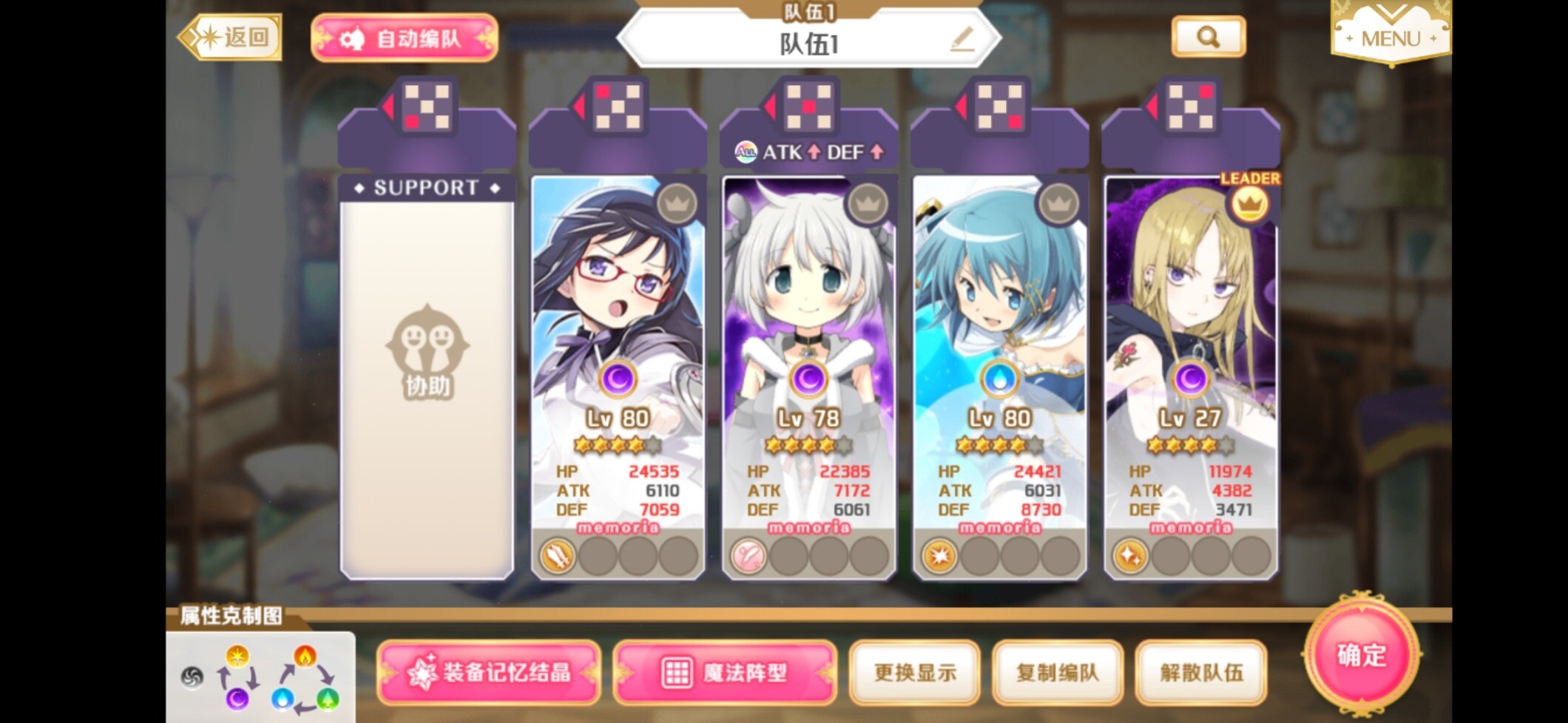
Task: Select the empty SUPPORT 协助 slot
Action: pyautogui.click(x=427, y=377)
